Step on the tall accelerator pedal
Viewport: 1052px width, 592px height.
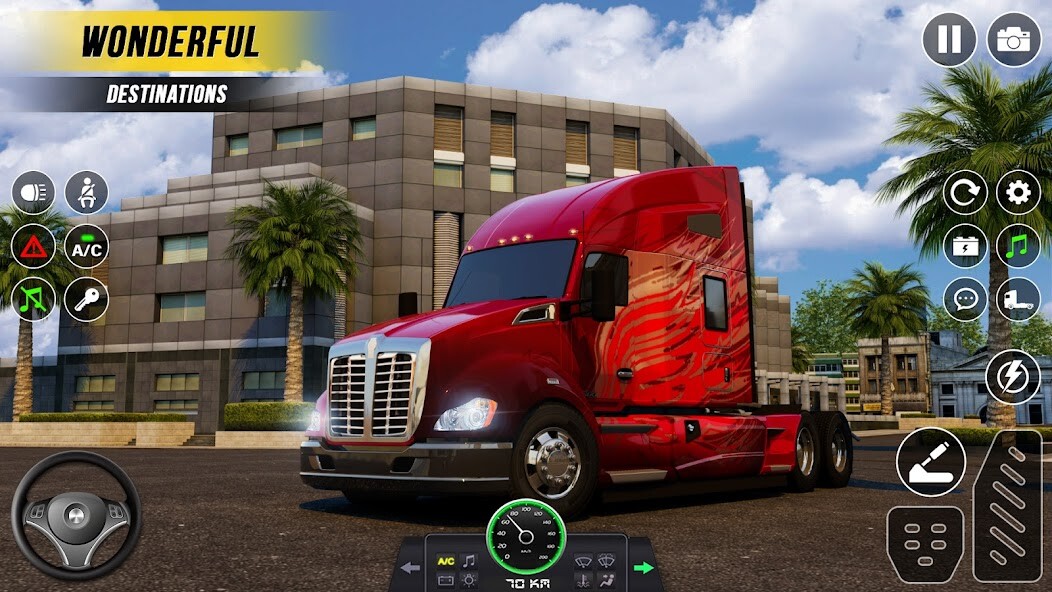(x=1007, y=505)
